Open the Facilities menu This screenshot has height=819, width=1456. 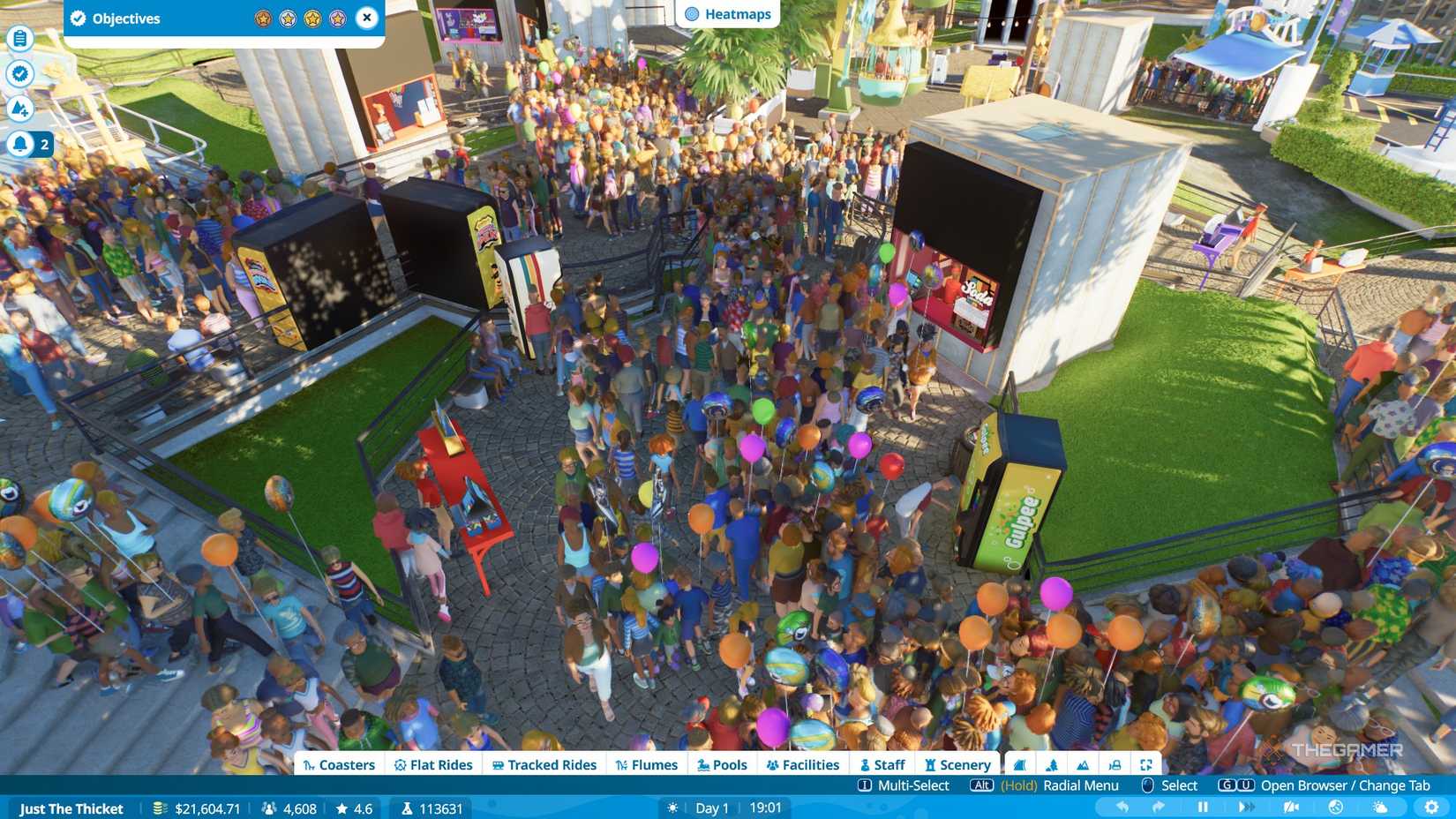(x=802, y=764)
